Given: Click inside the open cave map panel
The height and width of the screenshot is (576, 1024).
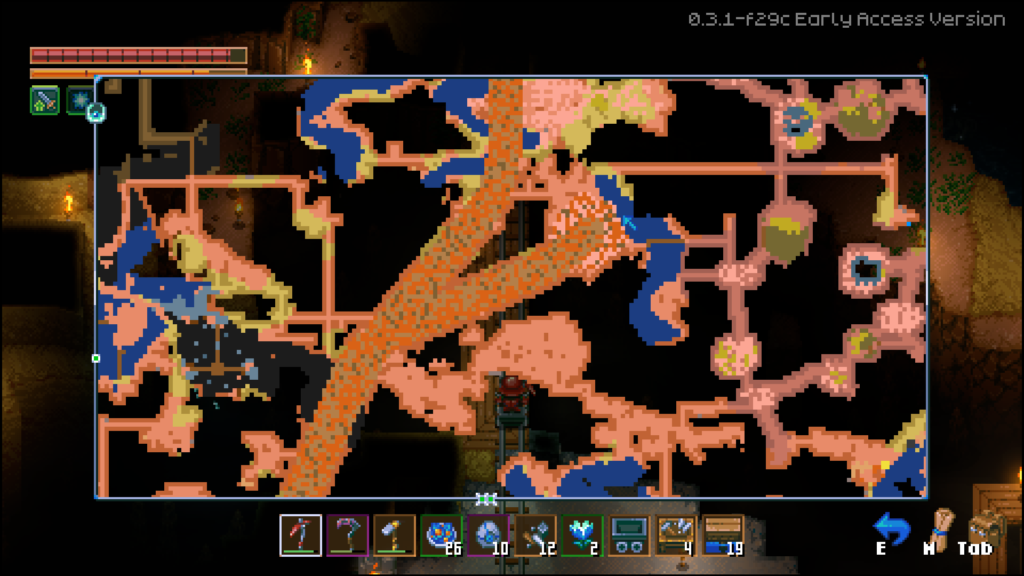Looking at the screenshot, I should click(x=510, y=286).
